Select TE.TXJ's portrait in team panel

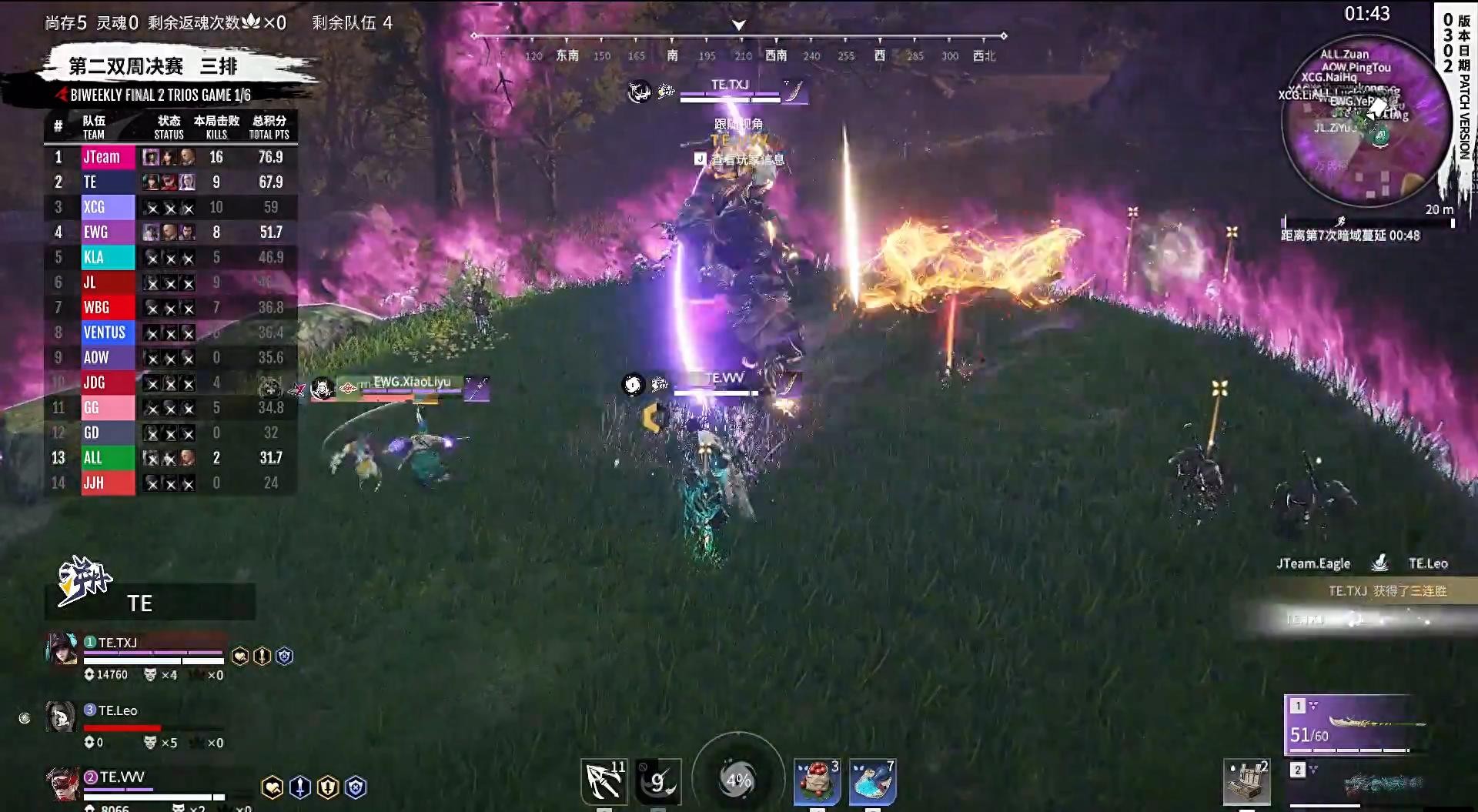point(62,650)
